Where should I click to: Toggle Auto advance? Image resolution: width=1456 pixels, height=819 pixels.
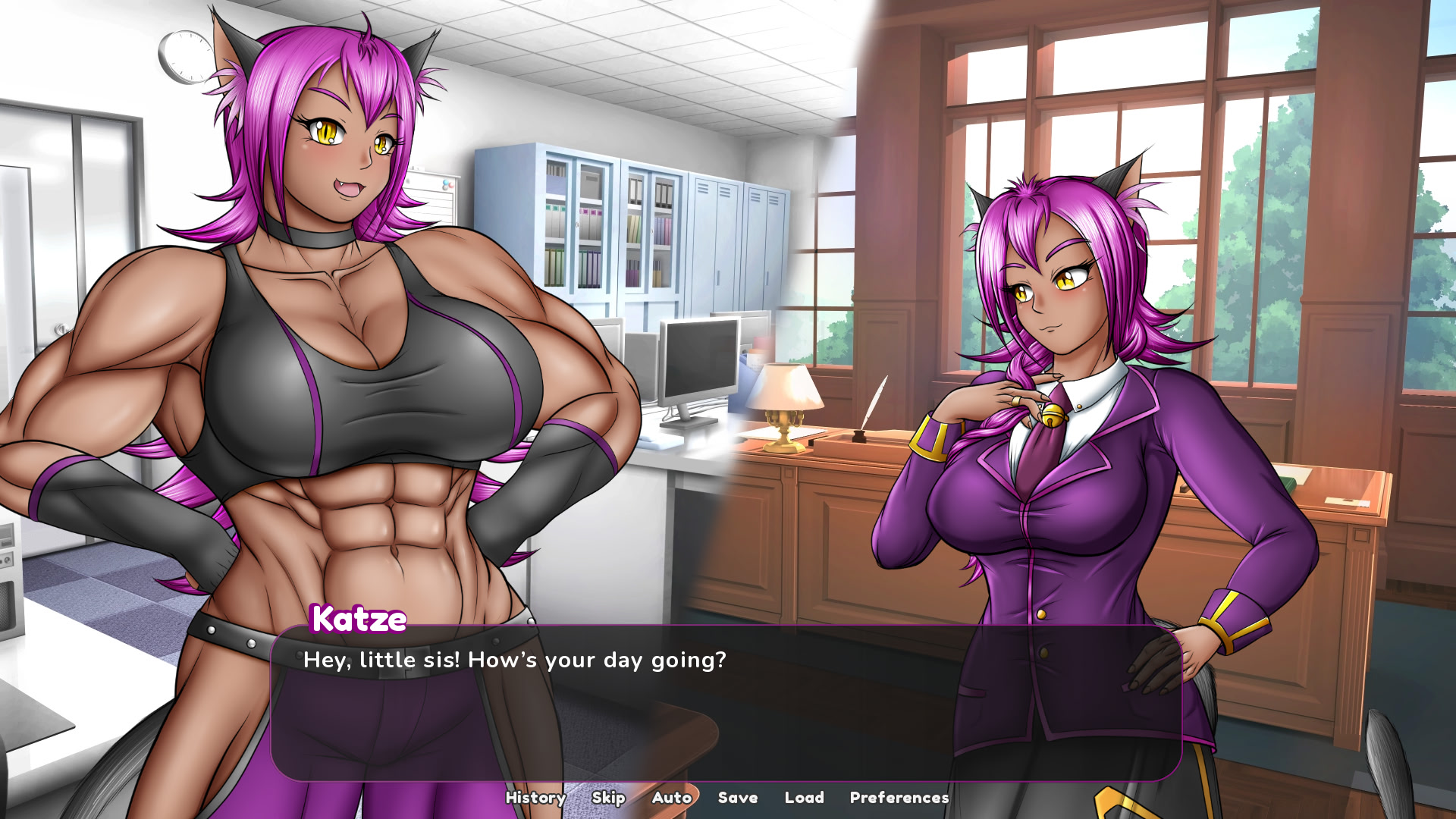click(671, 798)
